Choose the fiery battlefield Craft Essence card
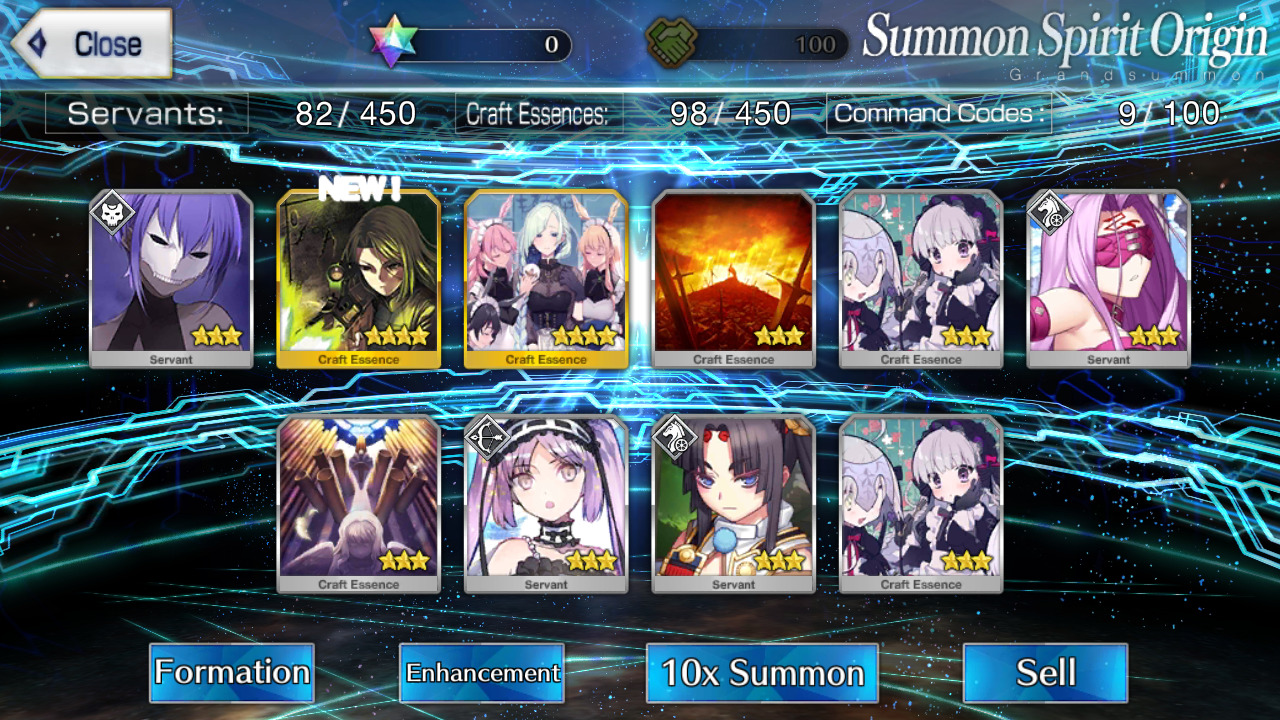 [733, 278]
